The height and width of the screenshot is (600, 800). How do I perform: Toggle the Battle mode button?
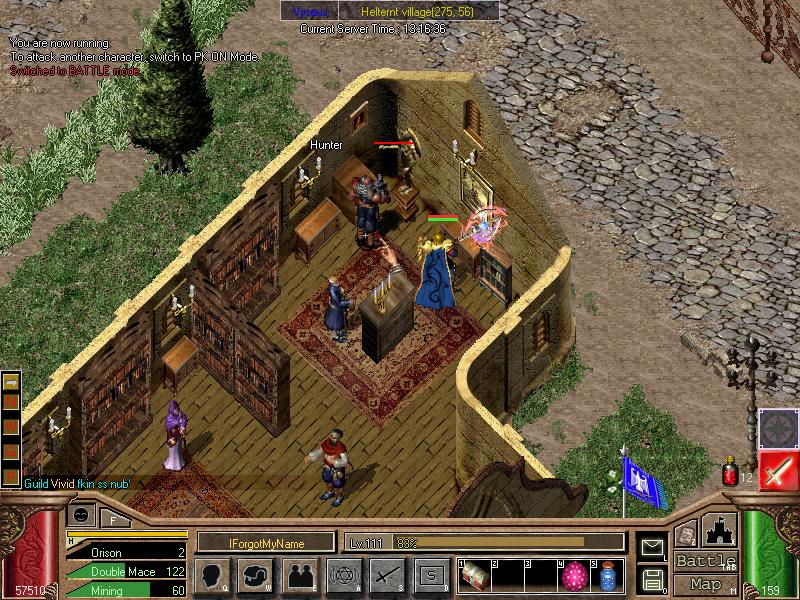pyautogui.click(x=705, y=561)
